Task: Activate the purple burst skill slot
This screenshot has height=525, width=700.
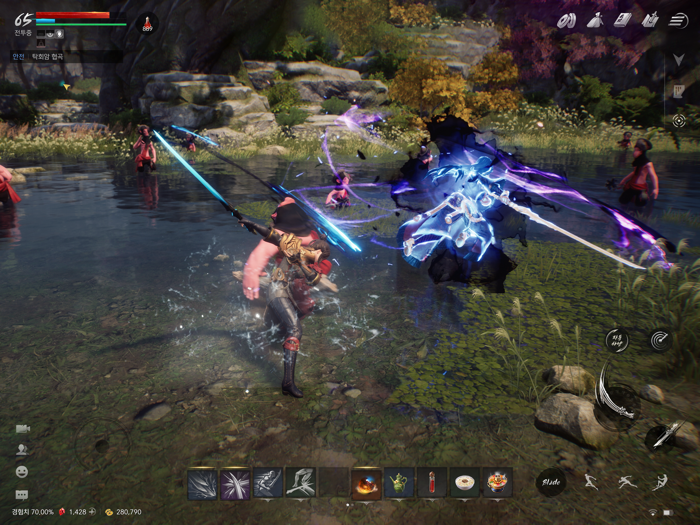Action: coord(235,483)
